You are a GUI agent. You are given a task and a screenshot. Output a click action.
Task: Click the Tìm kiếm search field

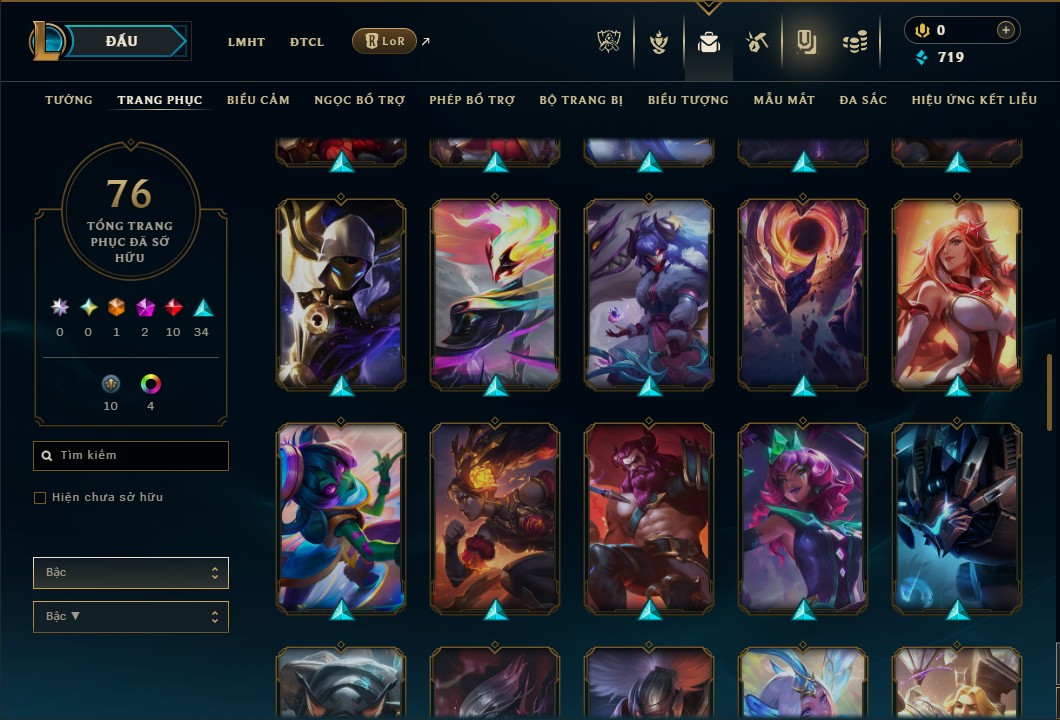131,456
